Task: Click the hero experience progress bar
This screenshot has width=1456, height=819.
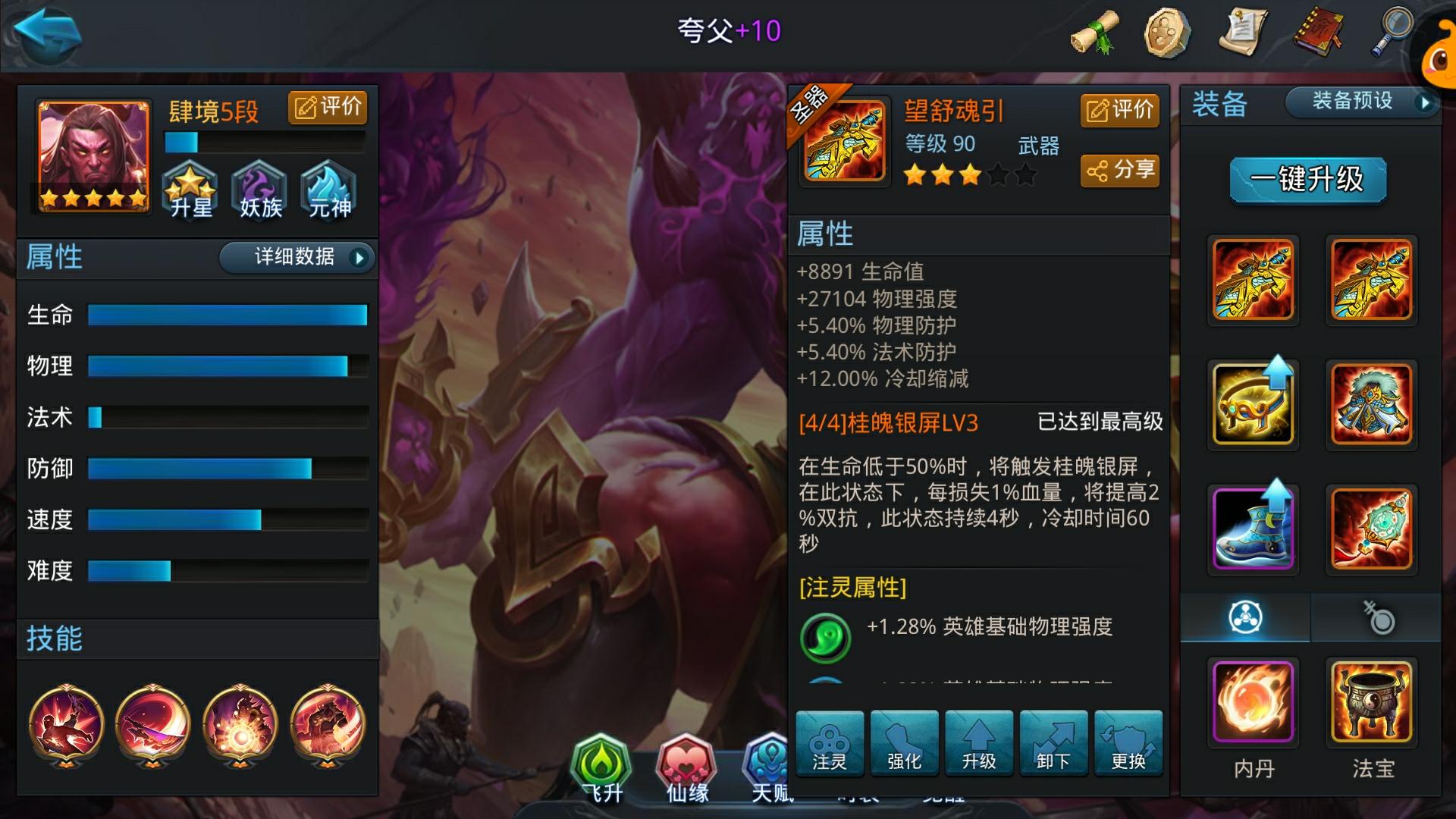Action: click(264, 140)
